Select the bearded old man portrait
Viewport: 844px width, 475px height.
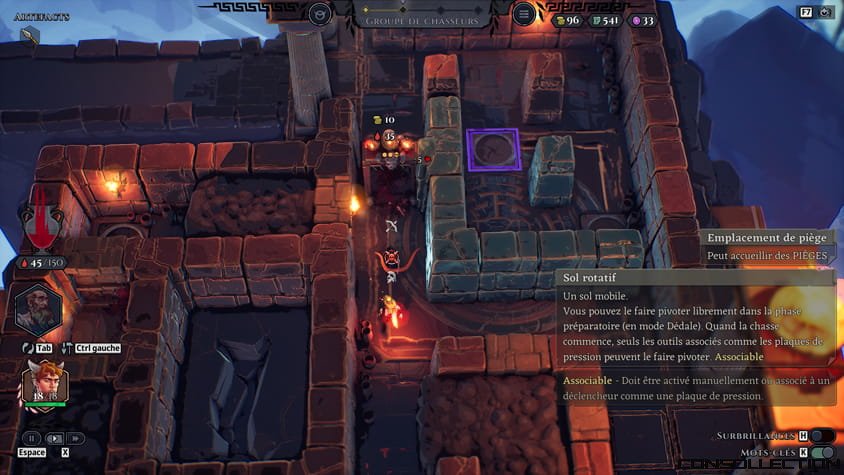[39, 312]
